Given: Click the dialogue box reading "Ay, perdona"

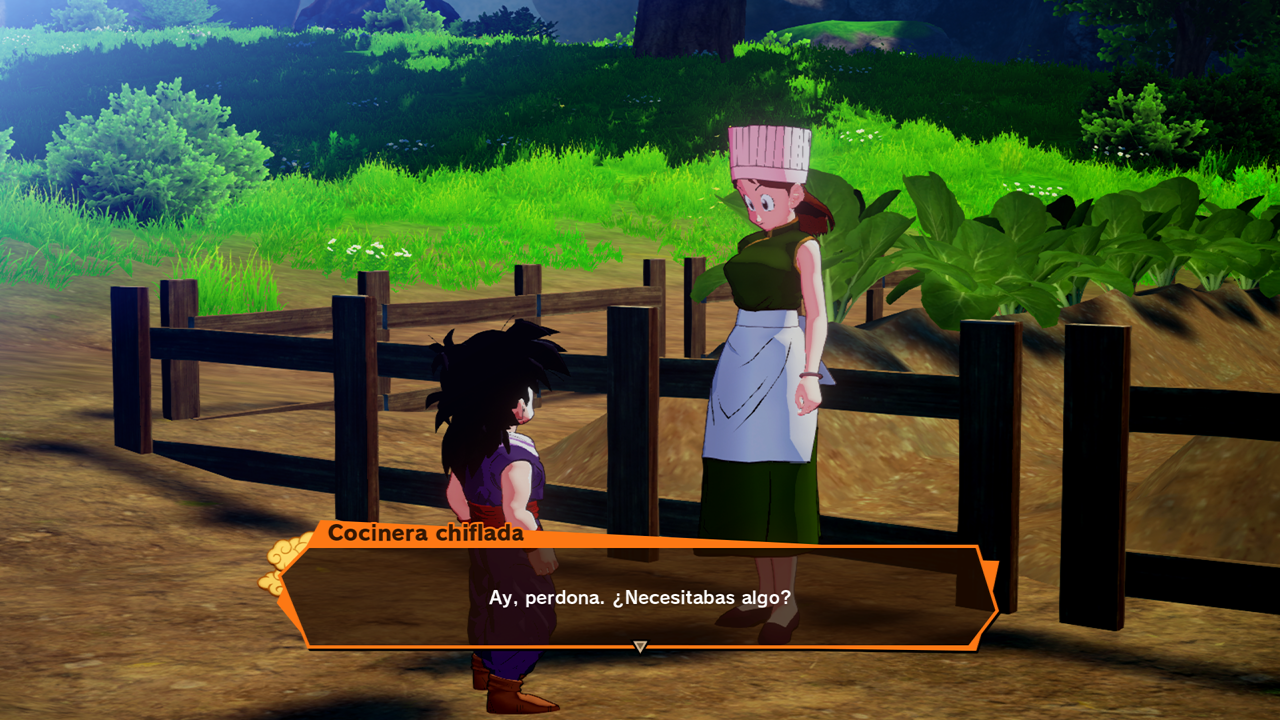Looking at the screenshot, I should point(640,597).
